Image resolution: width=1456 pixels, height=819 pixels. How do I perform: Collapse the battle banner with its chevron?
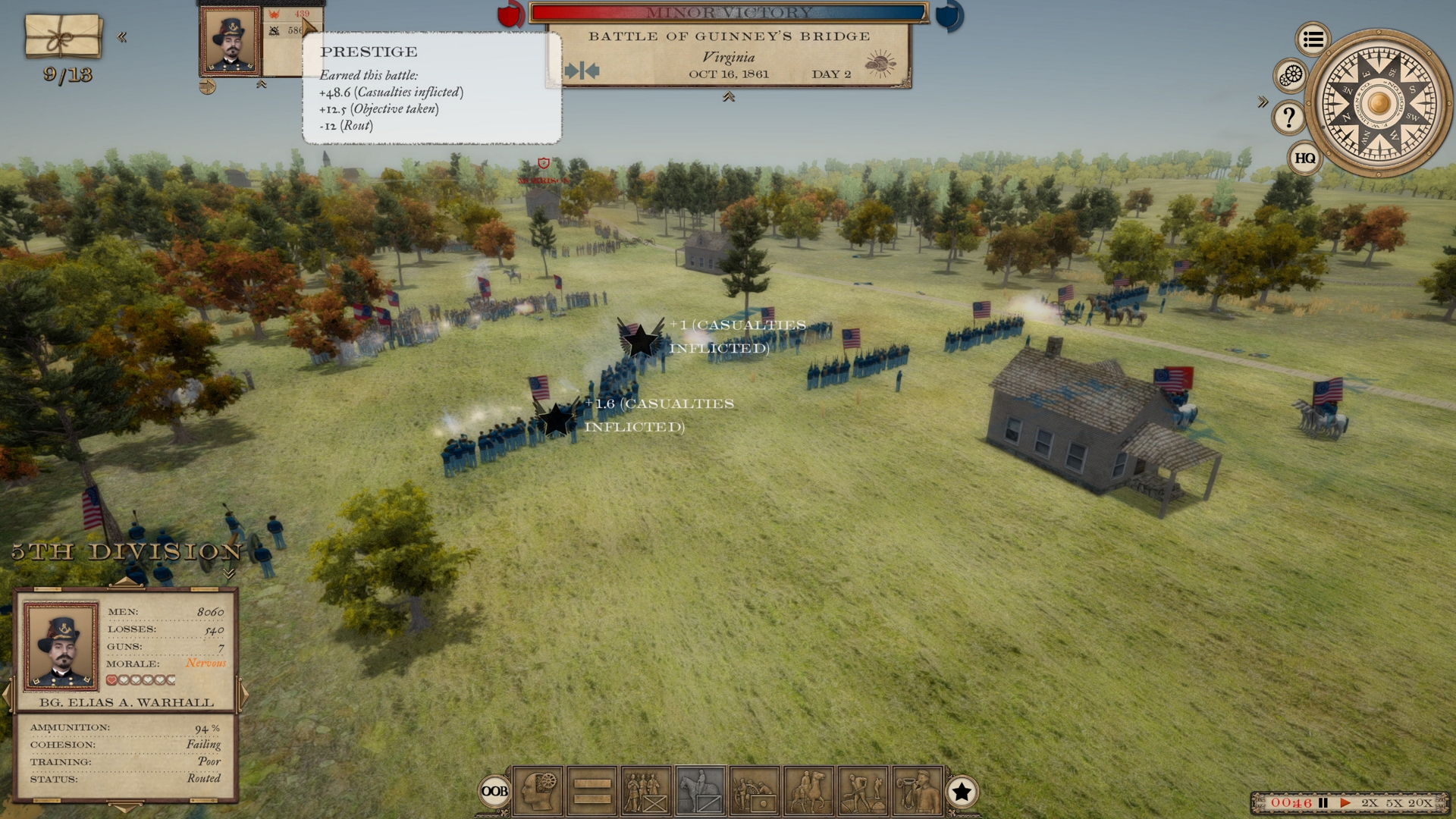(x=730, y=97)
